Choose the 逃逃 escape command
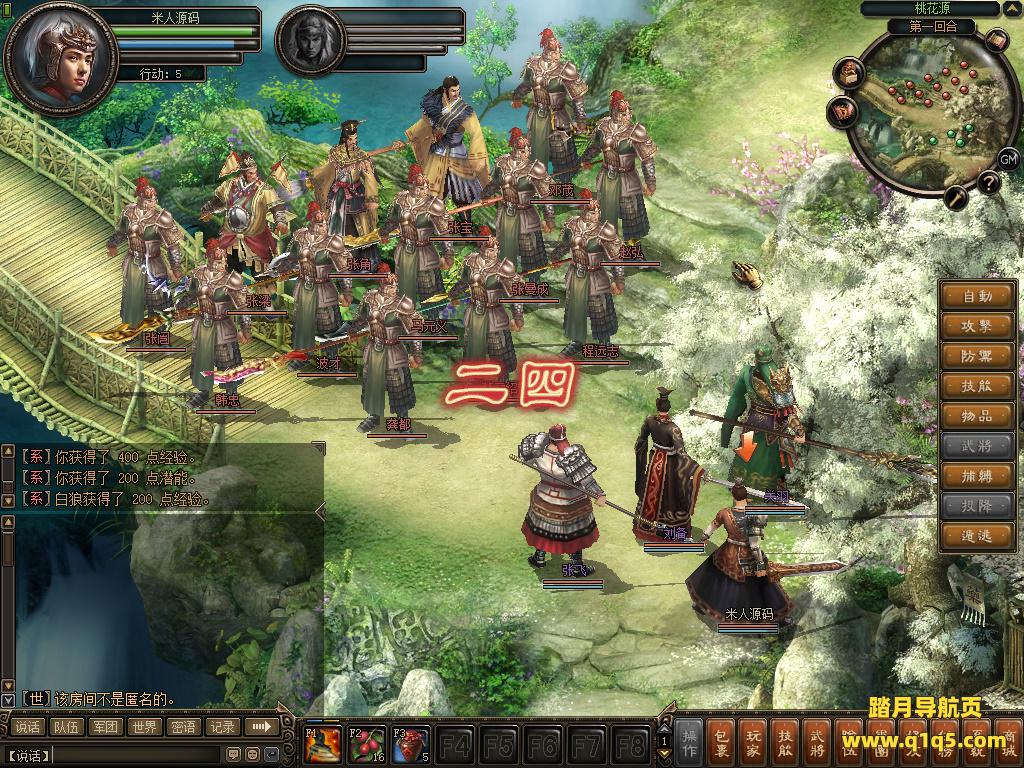Image resolution: width=1024 pixels, height=768 pixels. pyautogui.click(x=978, y=536)
